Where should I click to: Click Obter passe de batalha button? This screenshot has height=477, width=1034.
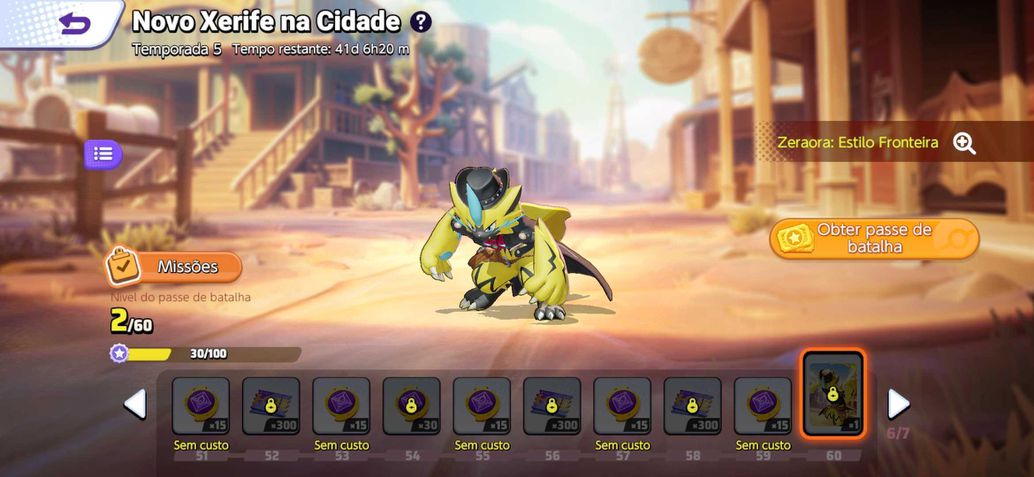pos(874,238)
